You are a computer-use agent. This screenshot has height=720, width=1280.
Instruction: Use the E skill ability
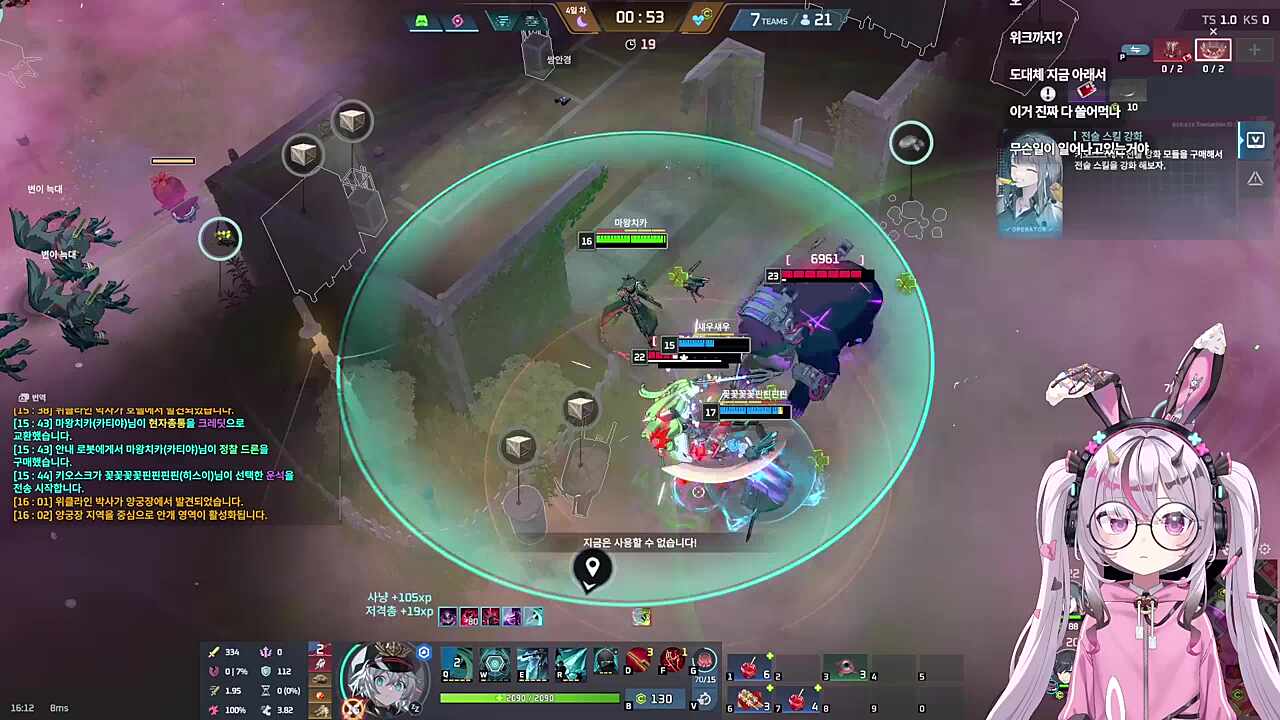point(532,663)
